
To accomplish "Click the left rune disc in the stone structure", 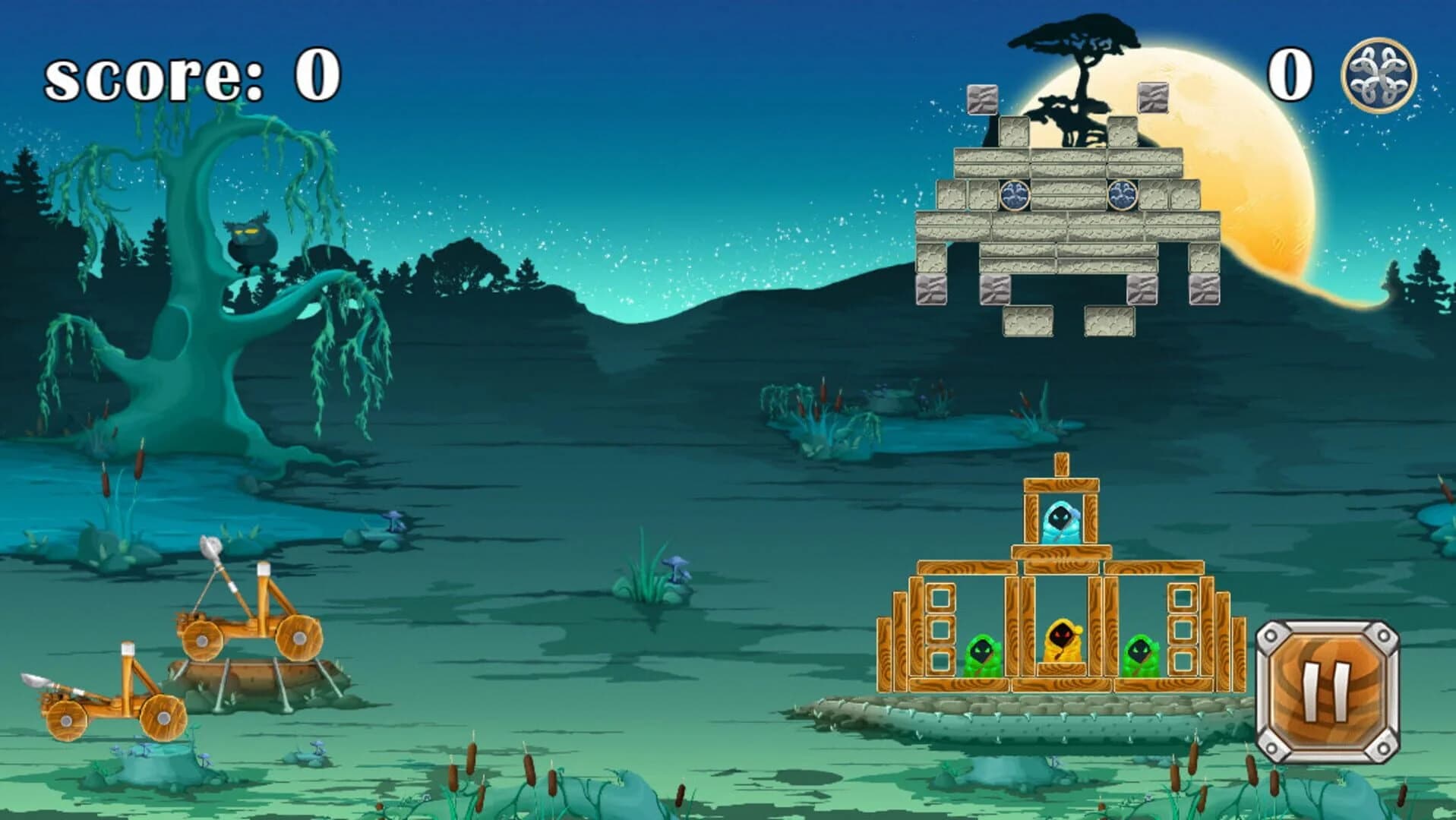I will tap(1013, 196).
